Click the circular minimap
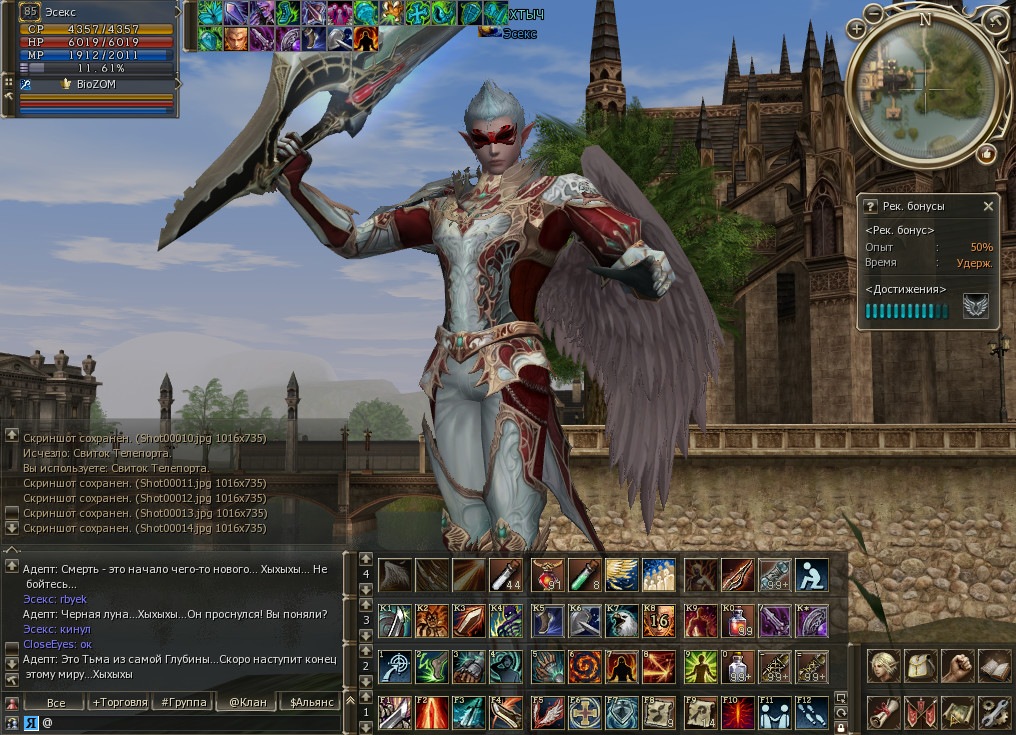The image size is (1016, 735). pos(924,88)
